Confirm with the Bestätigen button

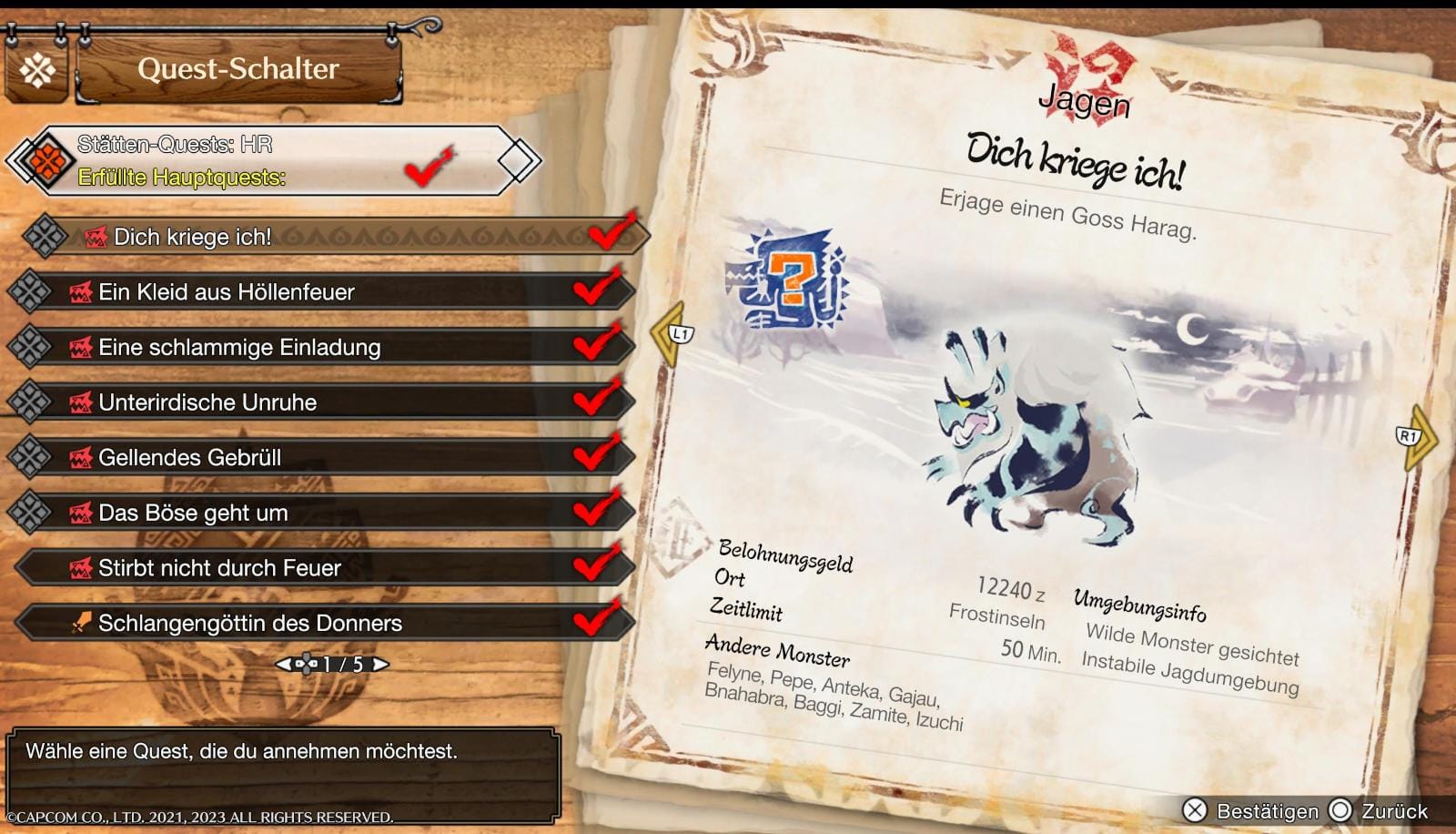pos(1251,810)
